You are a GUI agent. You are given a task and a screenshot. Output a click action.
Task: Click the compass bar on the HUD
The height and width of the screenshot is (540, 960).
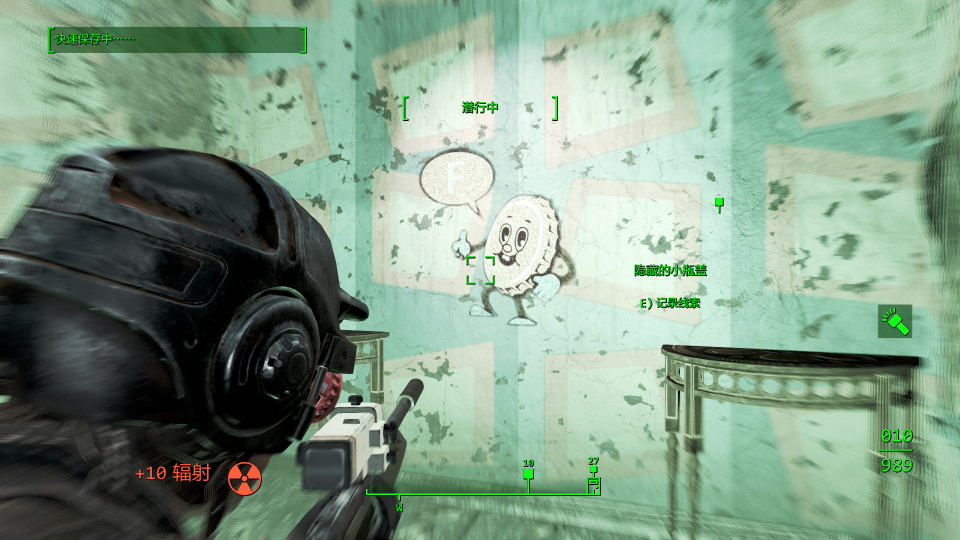[x=482, y=491]
